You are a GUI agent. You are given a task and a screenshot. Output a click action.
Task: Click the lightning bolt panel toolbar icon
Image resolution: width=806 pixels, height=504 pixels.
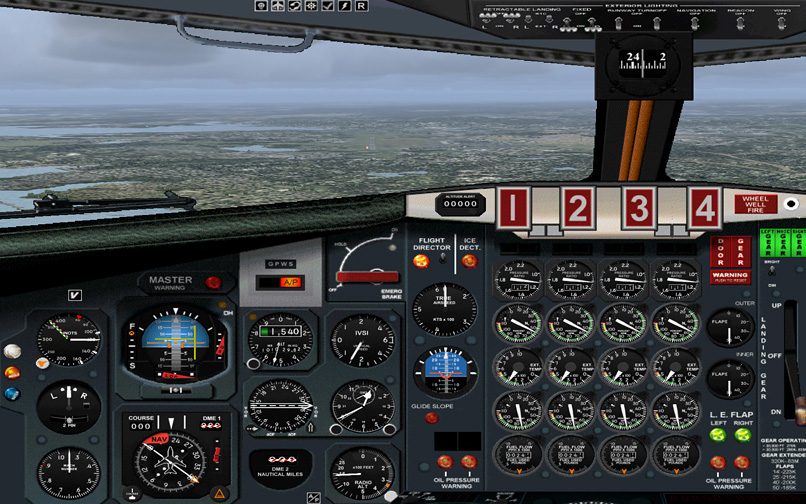tap(344, 6)
